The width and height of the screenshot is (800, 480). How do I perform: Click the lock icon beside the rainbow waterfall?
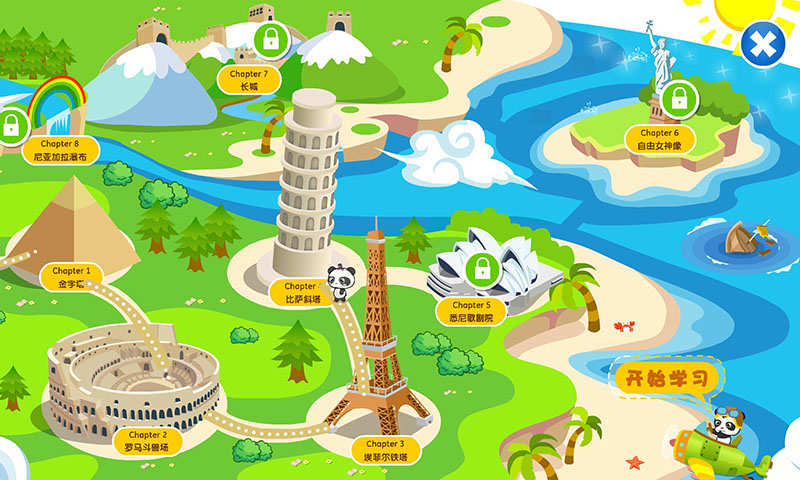[x=12, y=127]
